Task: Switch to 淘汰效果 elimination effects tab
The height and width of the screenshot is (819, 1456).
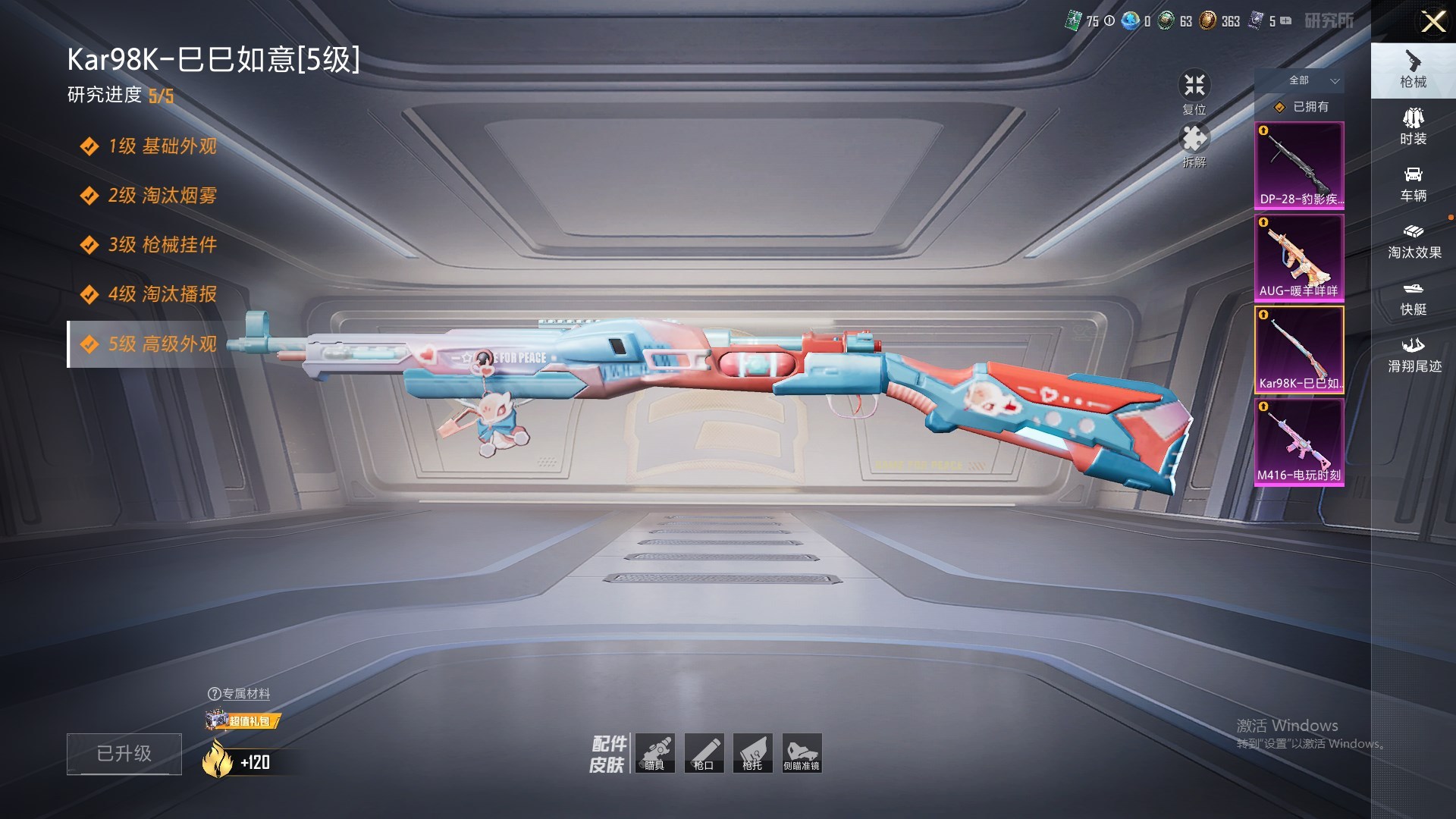Action: (x=1414, y=241)
